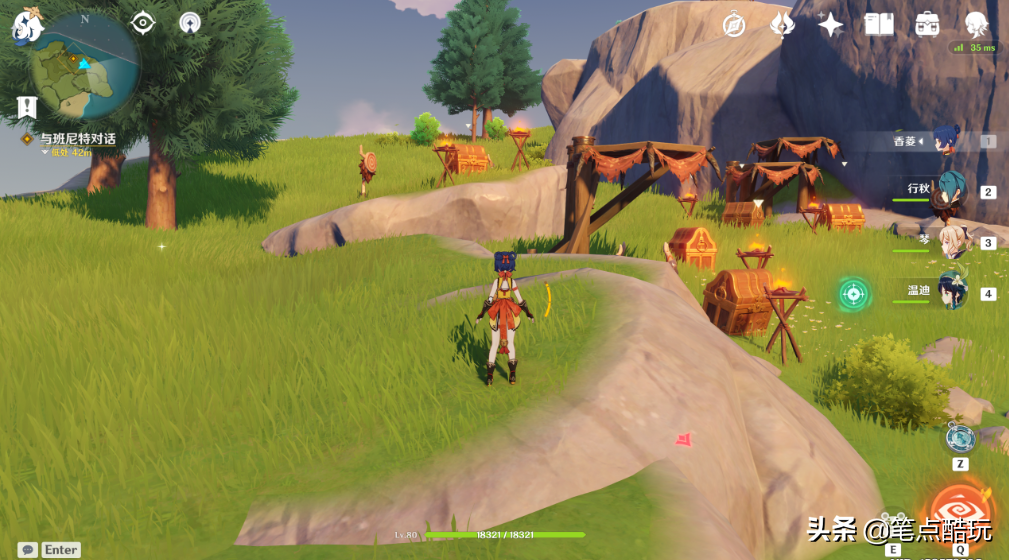Open the adventurer handbook book icon
The image size is (1009, 560).
[879, 24]
